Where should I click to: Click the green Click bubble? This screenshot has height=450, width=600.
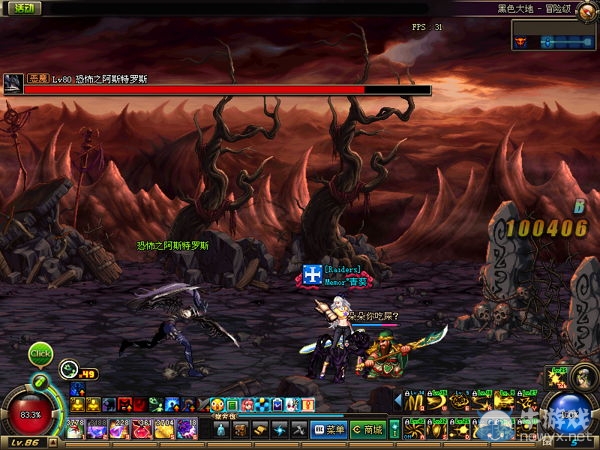tap(40, 352)
